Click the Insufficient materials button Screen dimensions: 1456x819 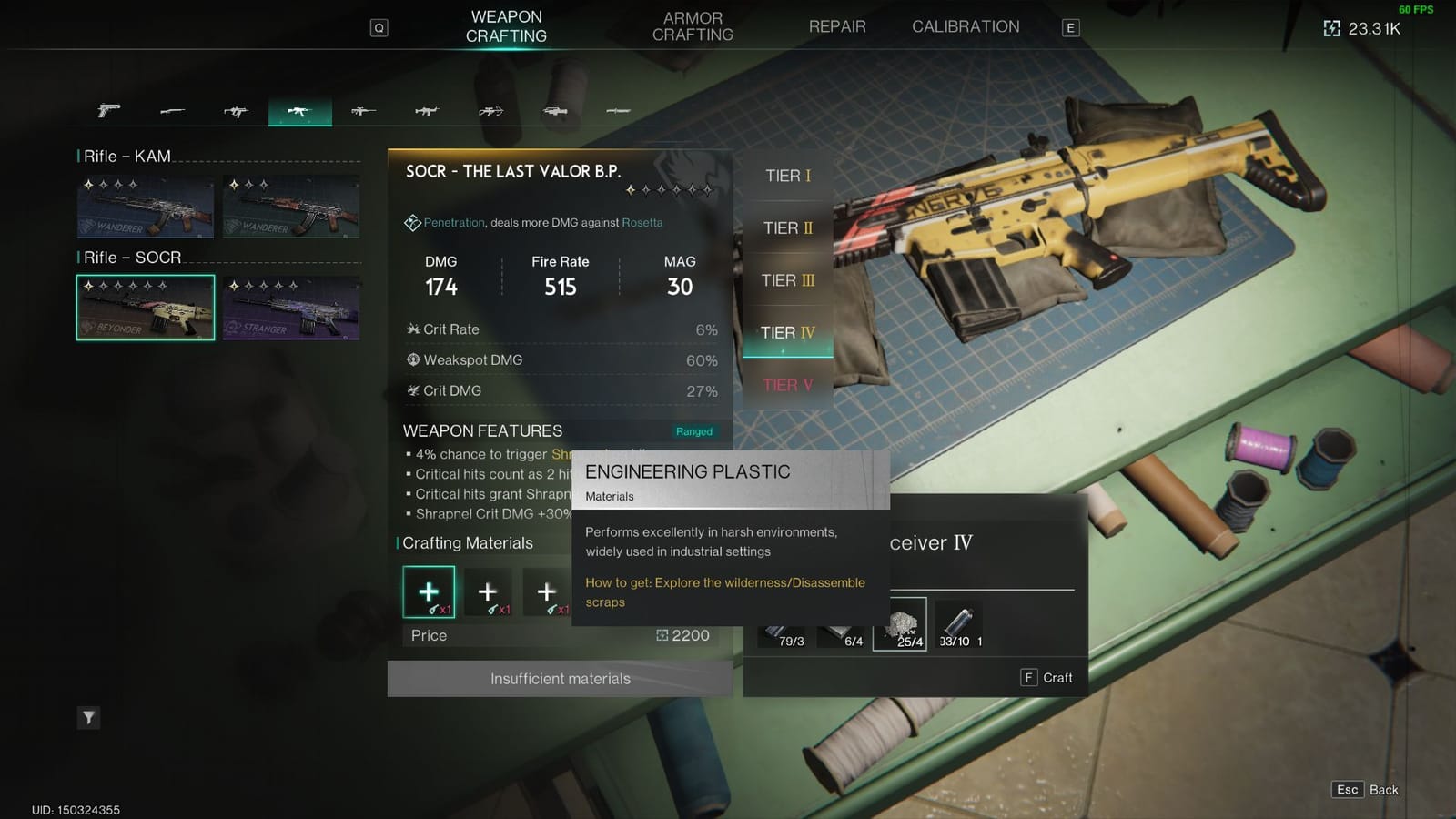560,679
